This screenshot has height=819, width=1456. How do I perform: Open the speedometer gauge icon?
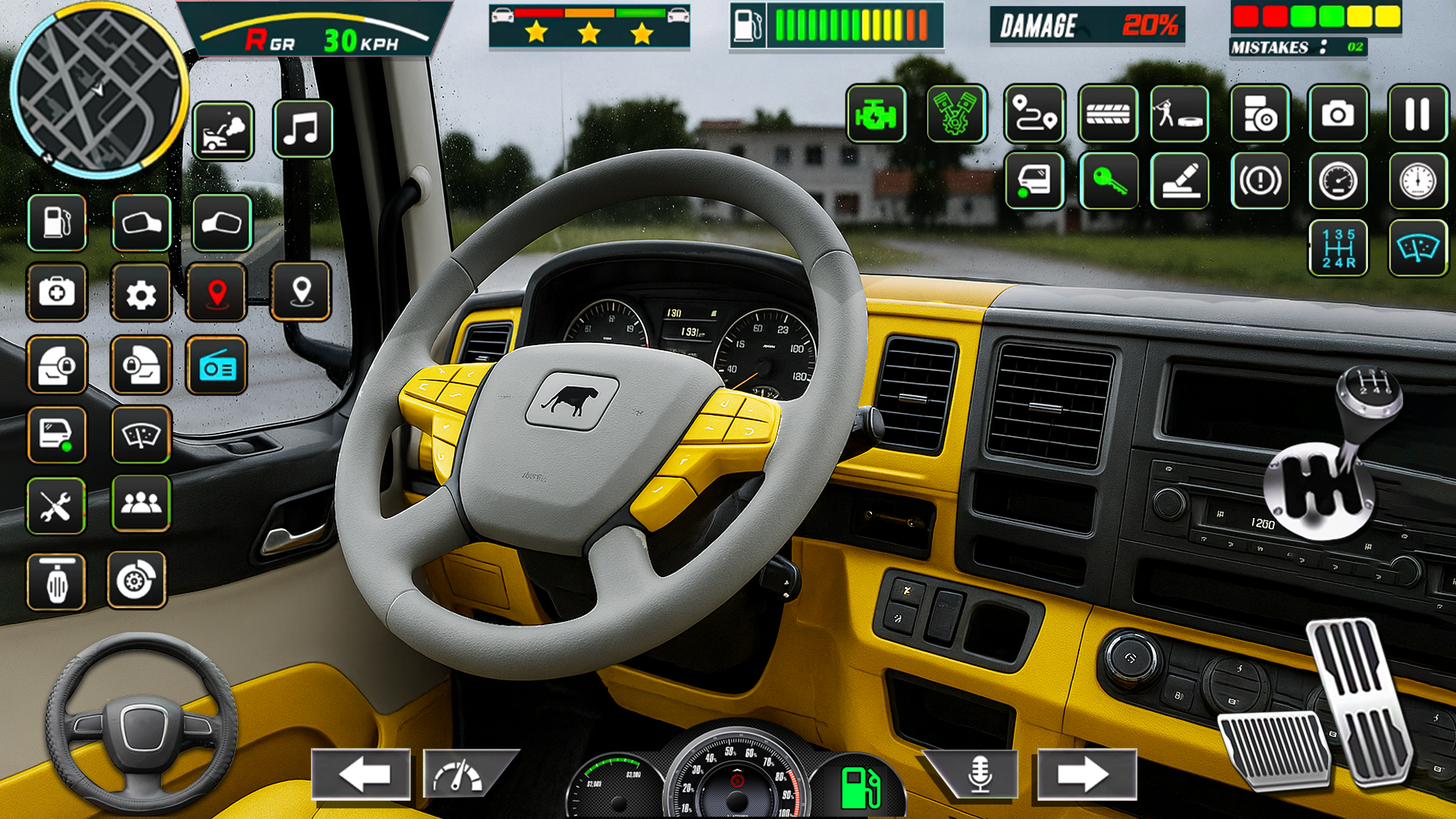tap(1339, 182)
